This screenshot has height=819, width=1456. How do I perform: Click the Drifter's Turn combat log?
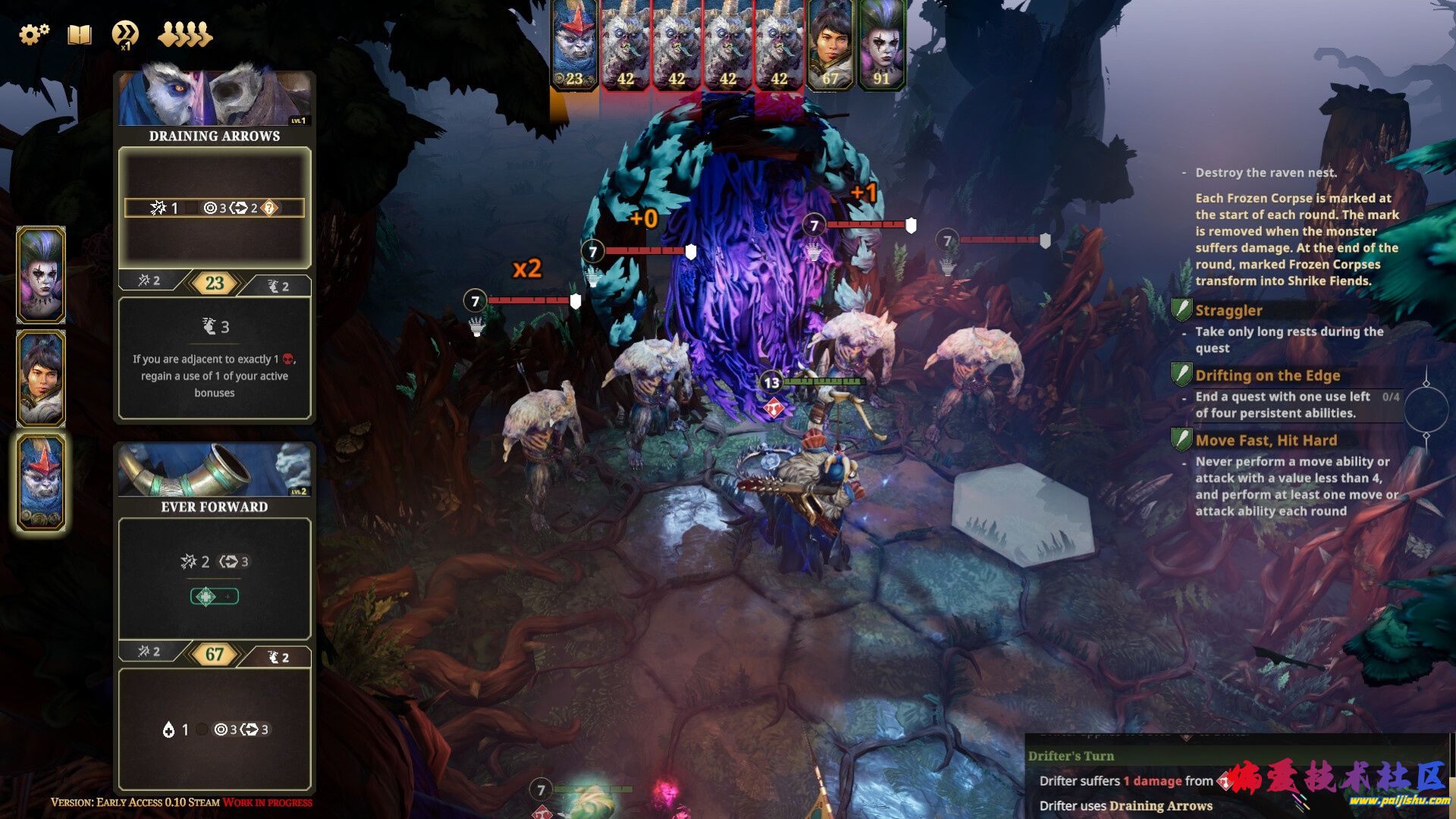click(x=1071, y=756)
